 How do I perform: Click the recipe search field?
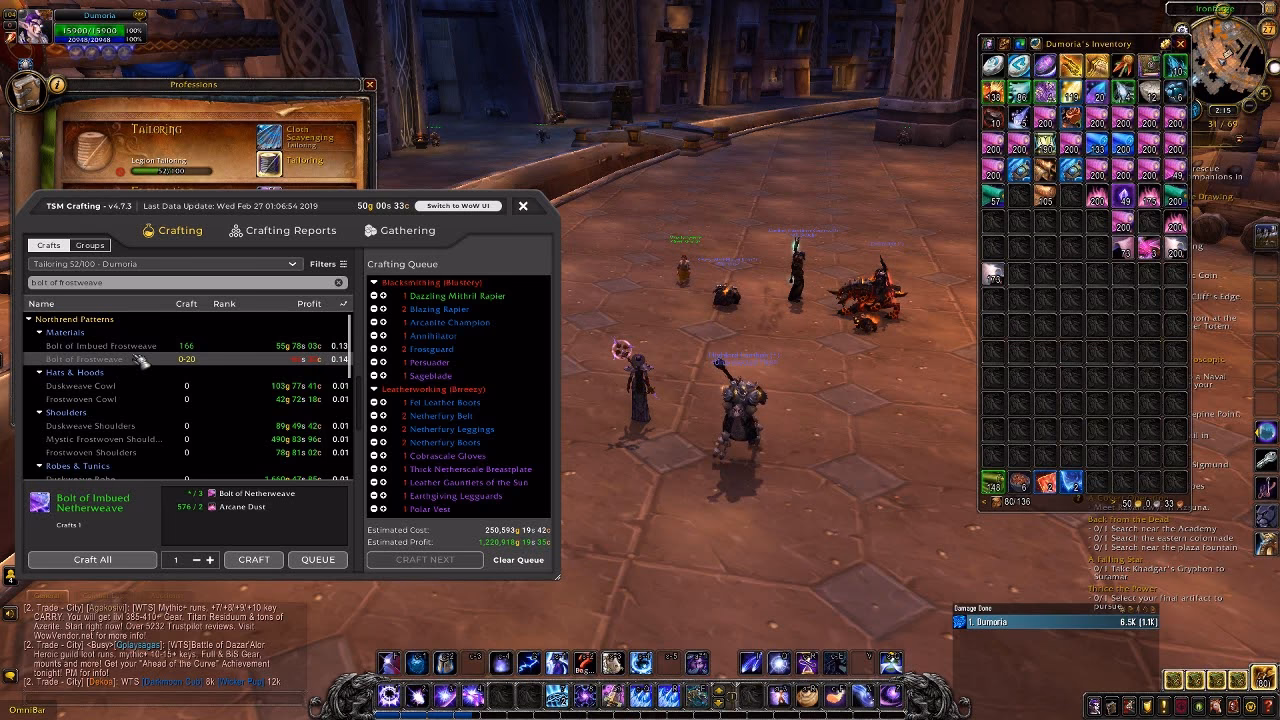(180, 283)
